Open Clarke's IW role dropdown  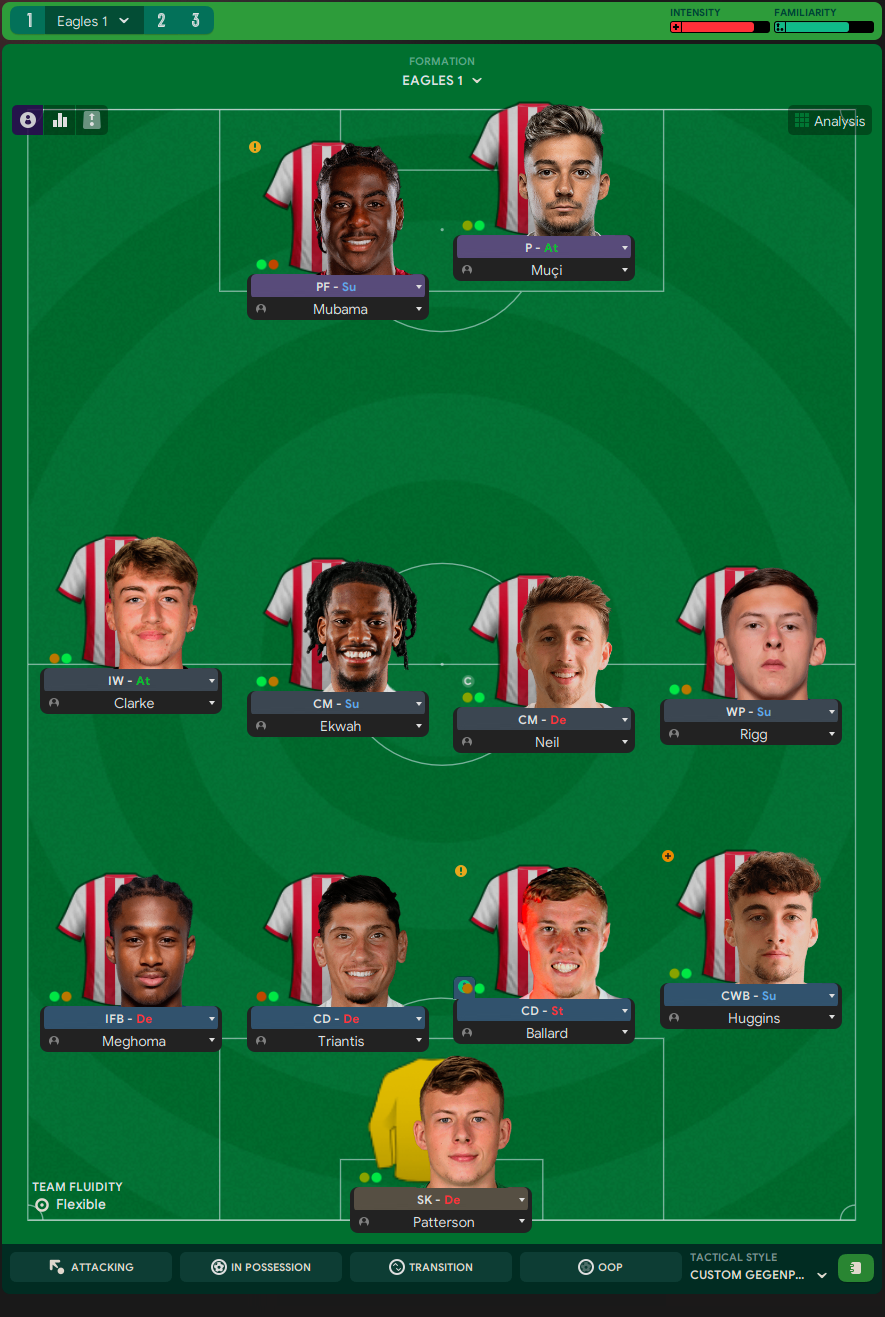pyautogui.click(x=131, y=681)
